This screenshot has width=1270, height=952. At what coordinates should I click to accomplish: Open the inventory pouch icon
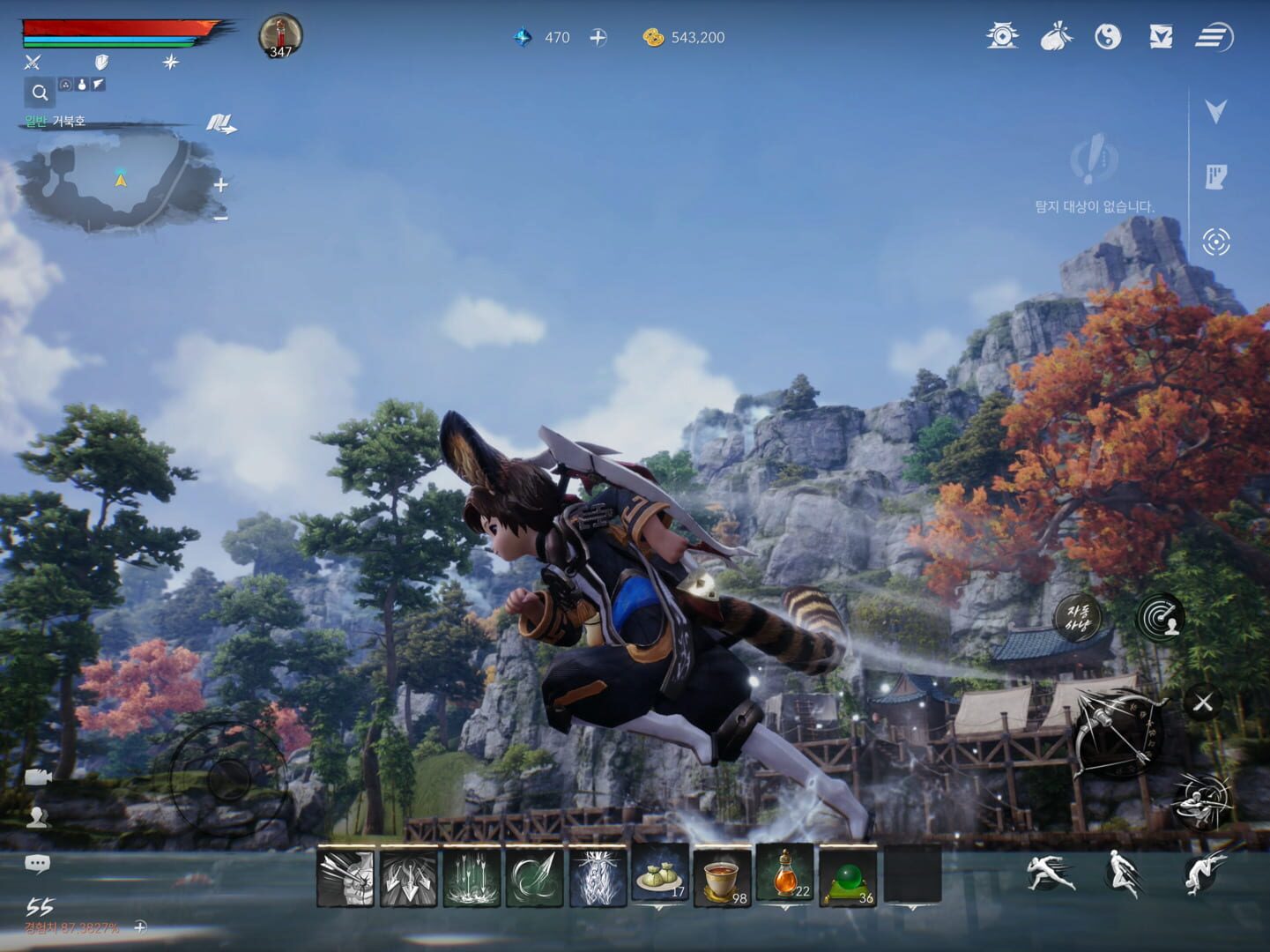[1056, 37]
